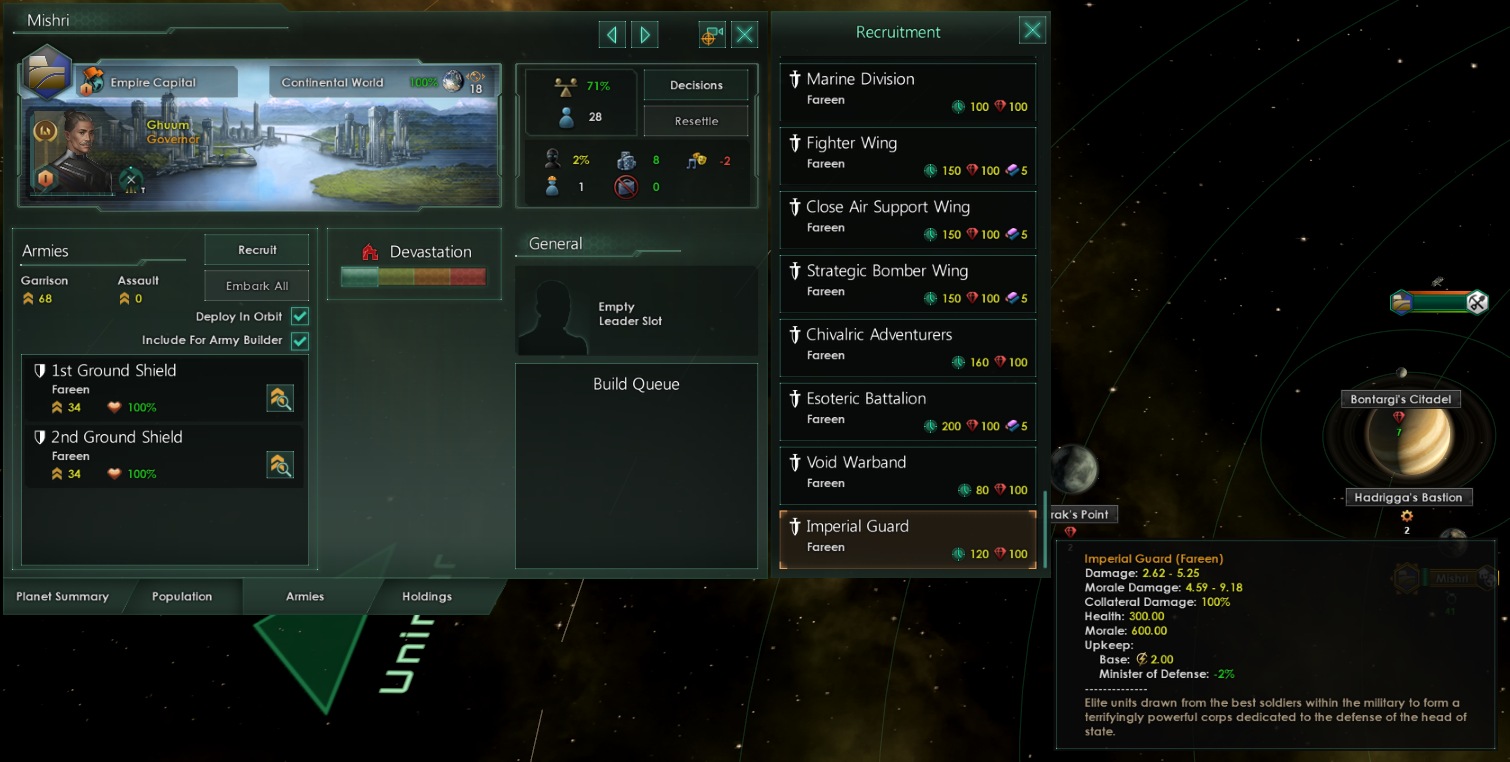
Task: Select the Marine Division recruitment entry
Action: click(x=907, y=91)
